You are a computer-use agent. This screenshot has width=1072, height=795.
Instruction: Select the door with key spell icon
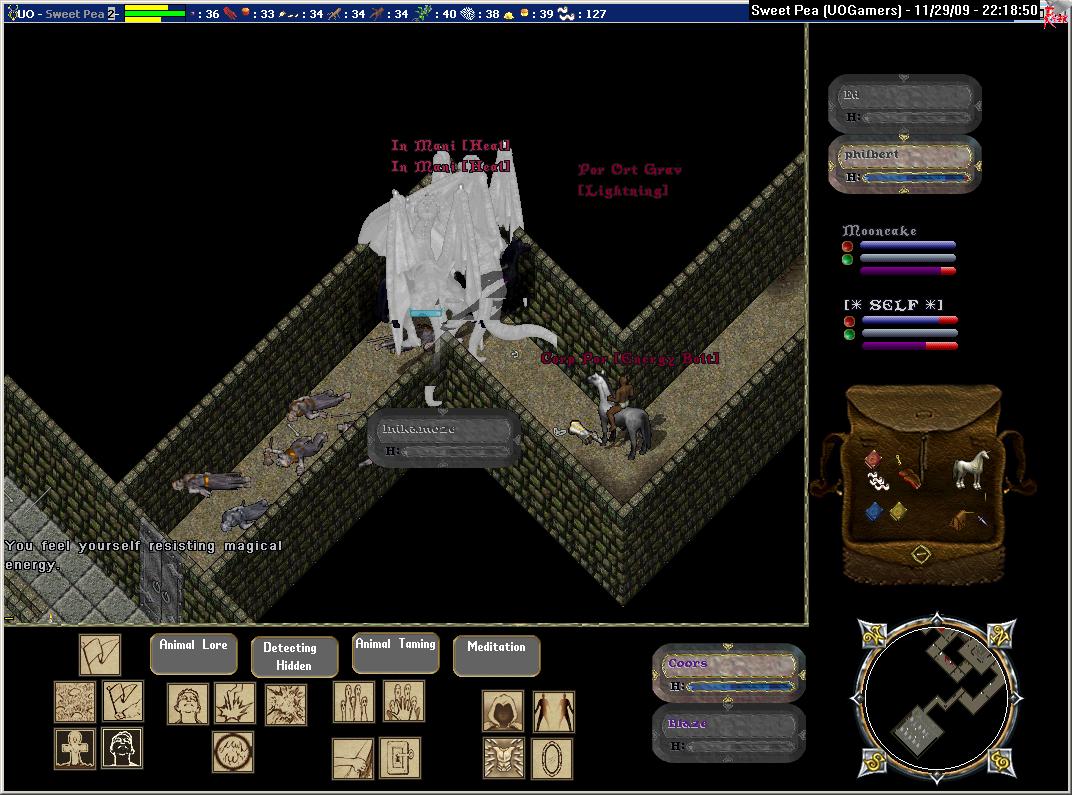(400, 759)
